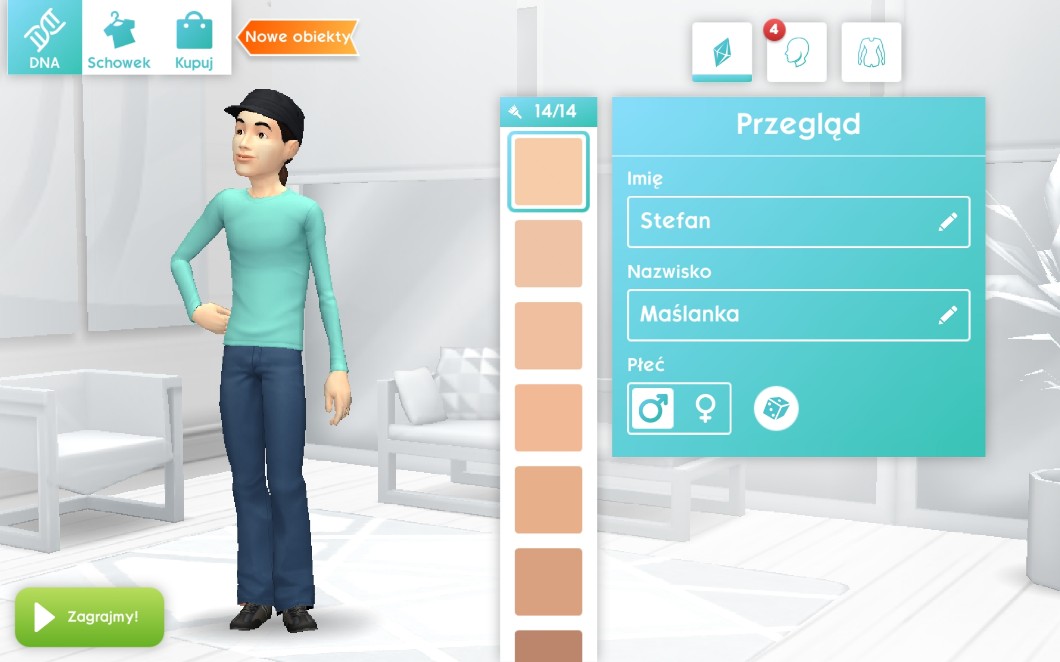The height and width of the screenshot is (662, 1060).
Task: Choose the male gender symbol
Action: click(653, 408)
